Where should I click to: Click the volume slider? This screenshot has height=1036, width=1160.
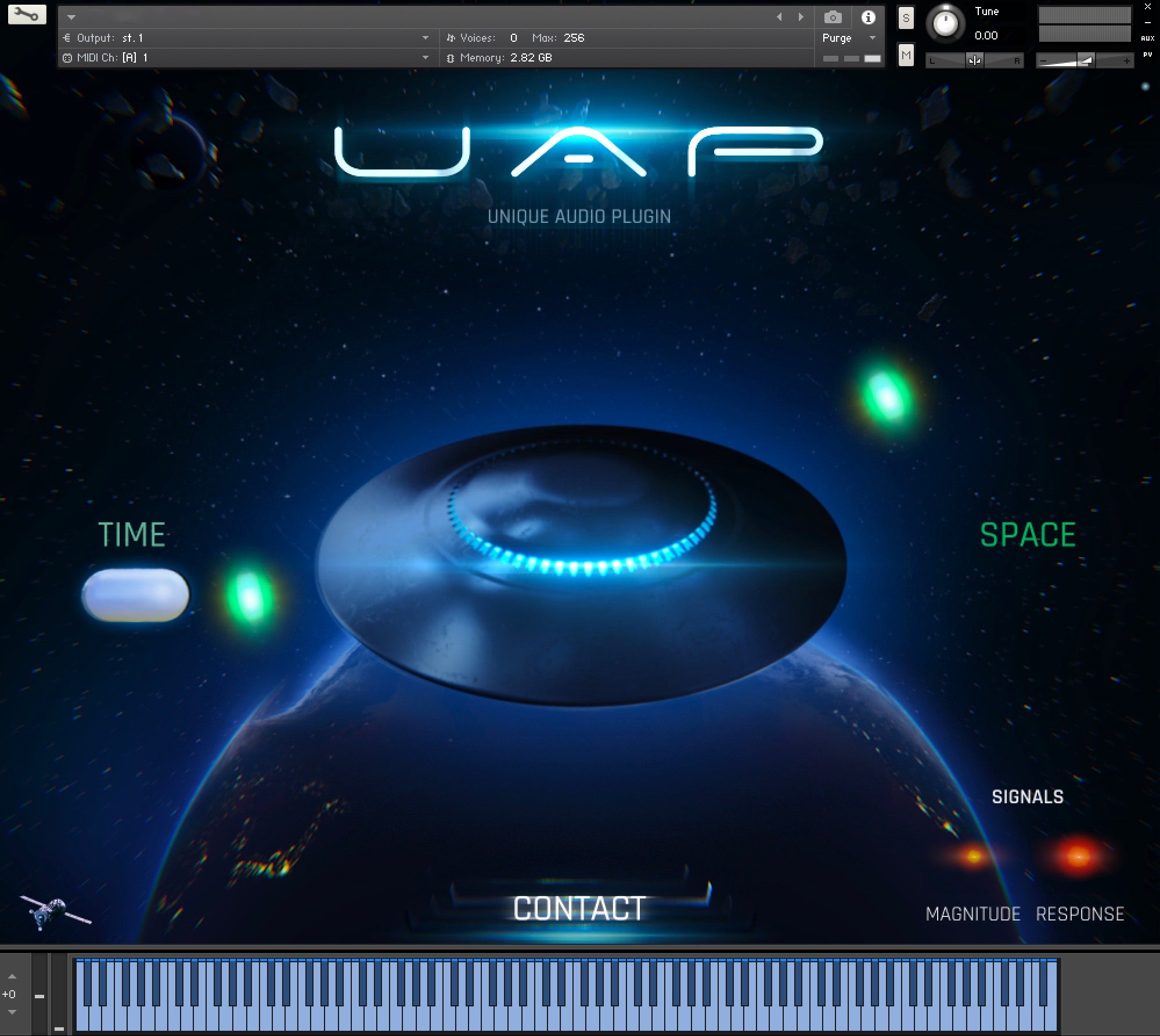tap(1083, 60)
